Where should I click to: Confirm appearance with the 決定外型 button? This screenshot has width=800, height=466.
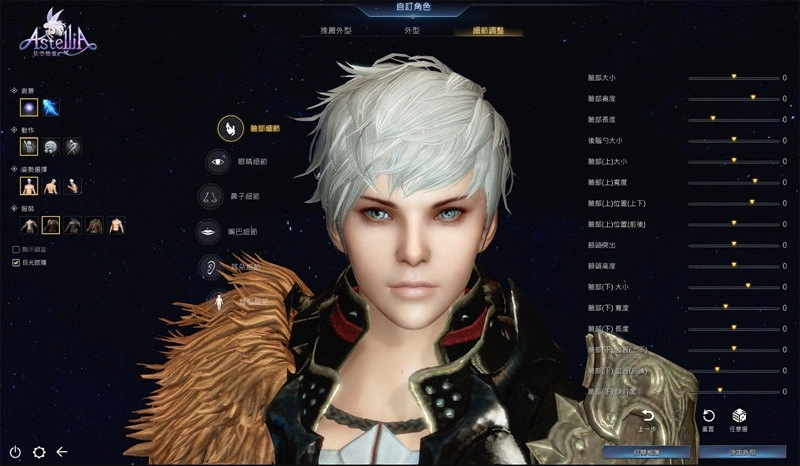[742, 452]
